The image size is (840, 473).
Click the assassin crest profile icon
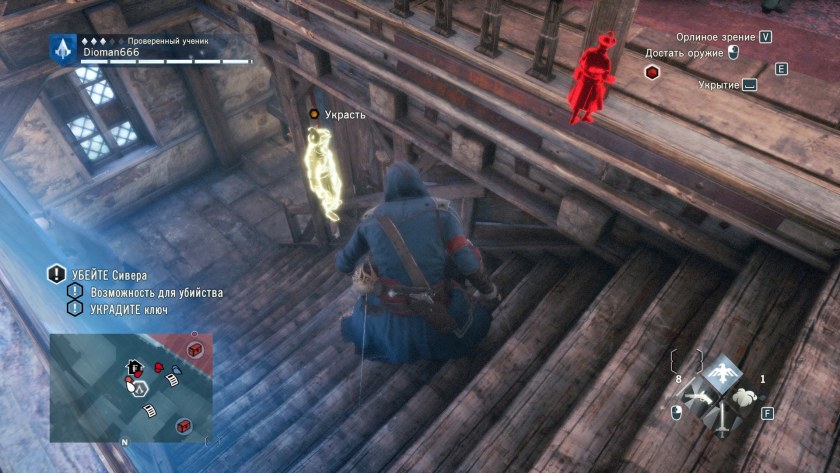(62, 47)
